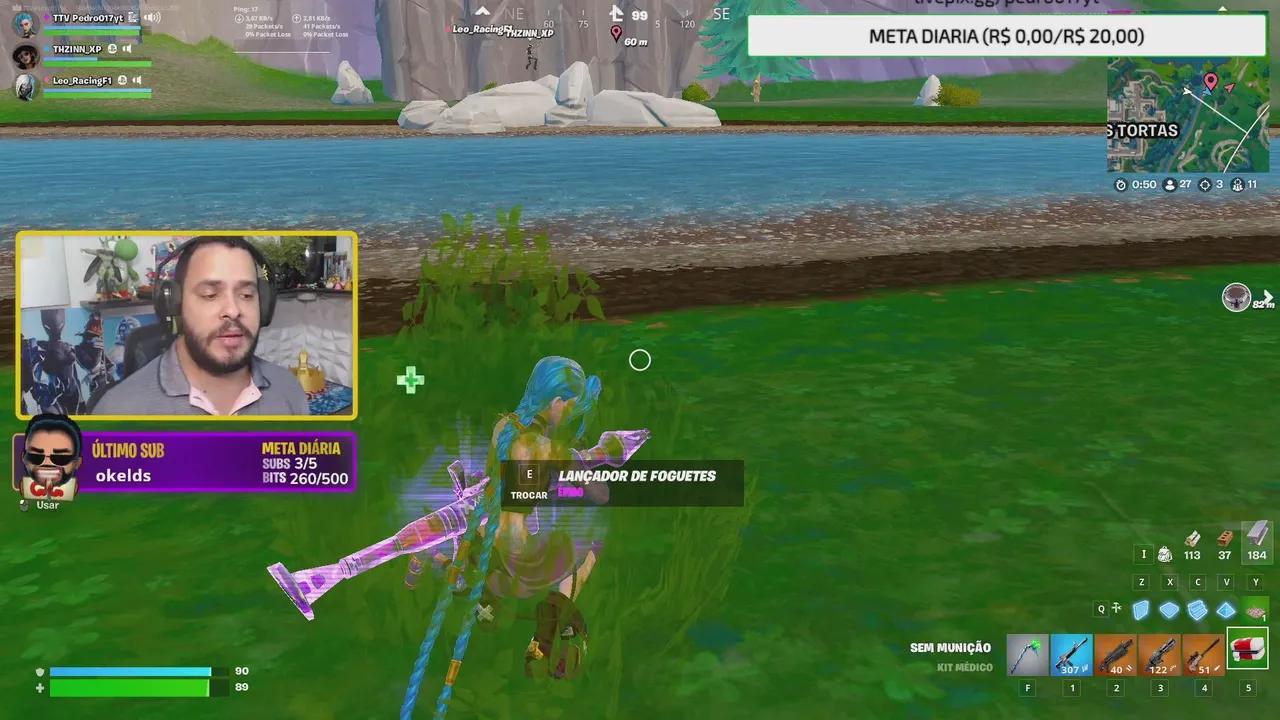Image resolution: width=1280 pixels, height=720 pixels.
Task: Click the green health bar
Action: [130, 688]
